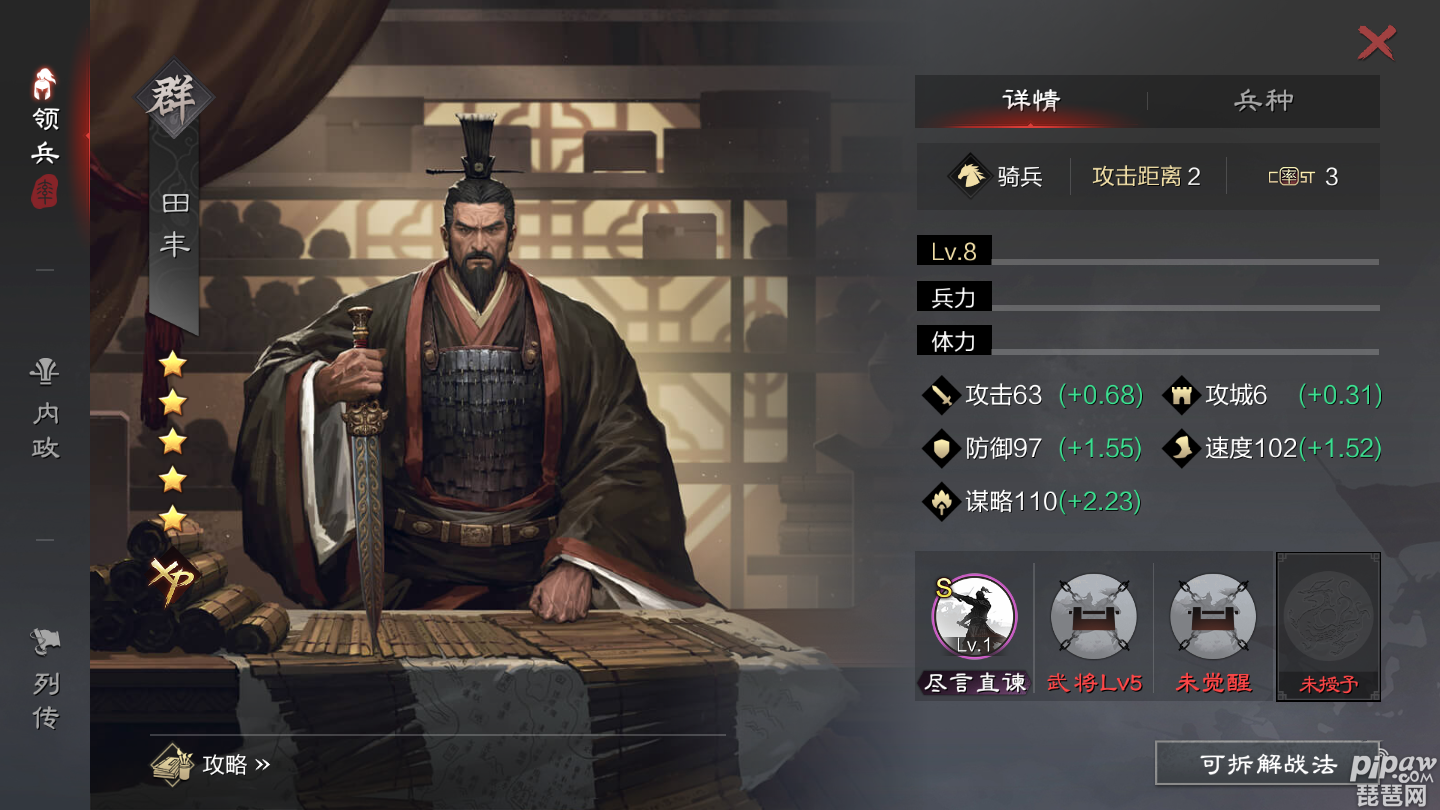
Task: Select the 尽言直谏 skill icon
Action: click(x=974, y=618)
